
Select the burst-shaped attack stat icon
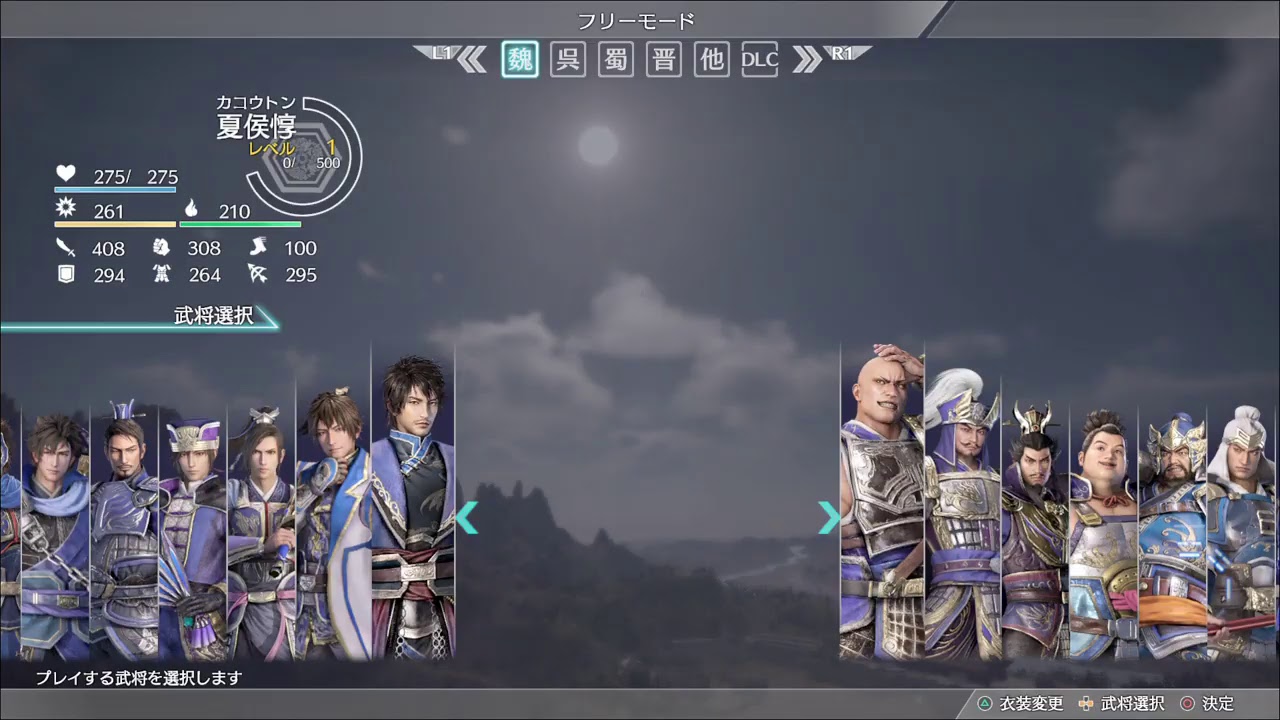(x=64, y=207)
